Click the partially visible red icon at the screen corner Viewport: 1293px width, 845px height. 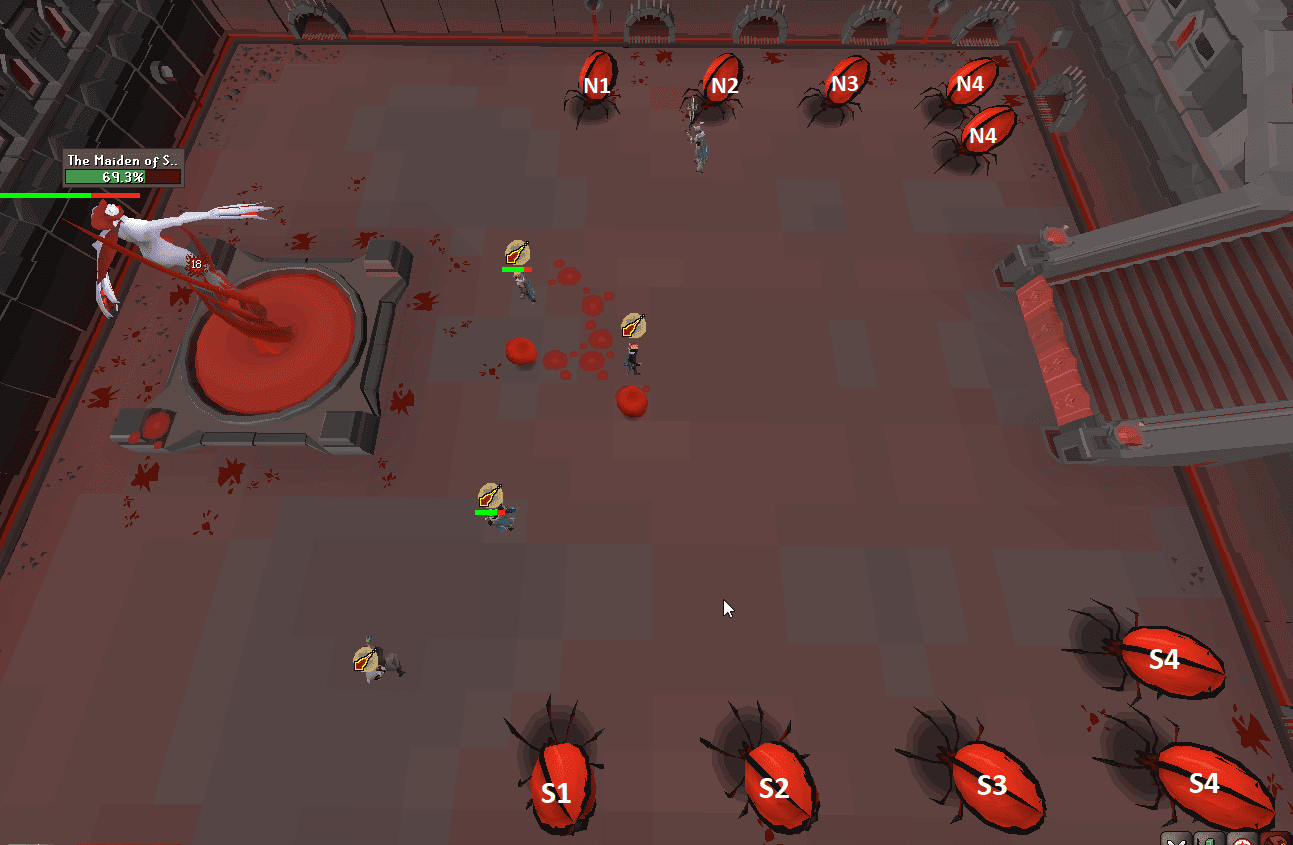1277,841
